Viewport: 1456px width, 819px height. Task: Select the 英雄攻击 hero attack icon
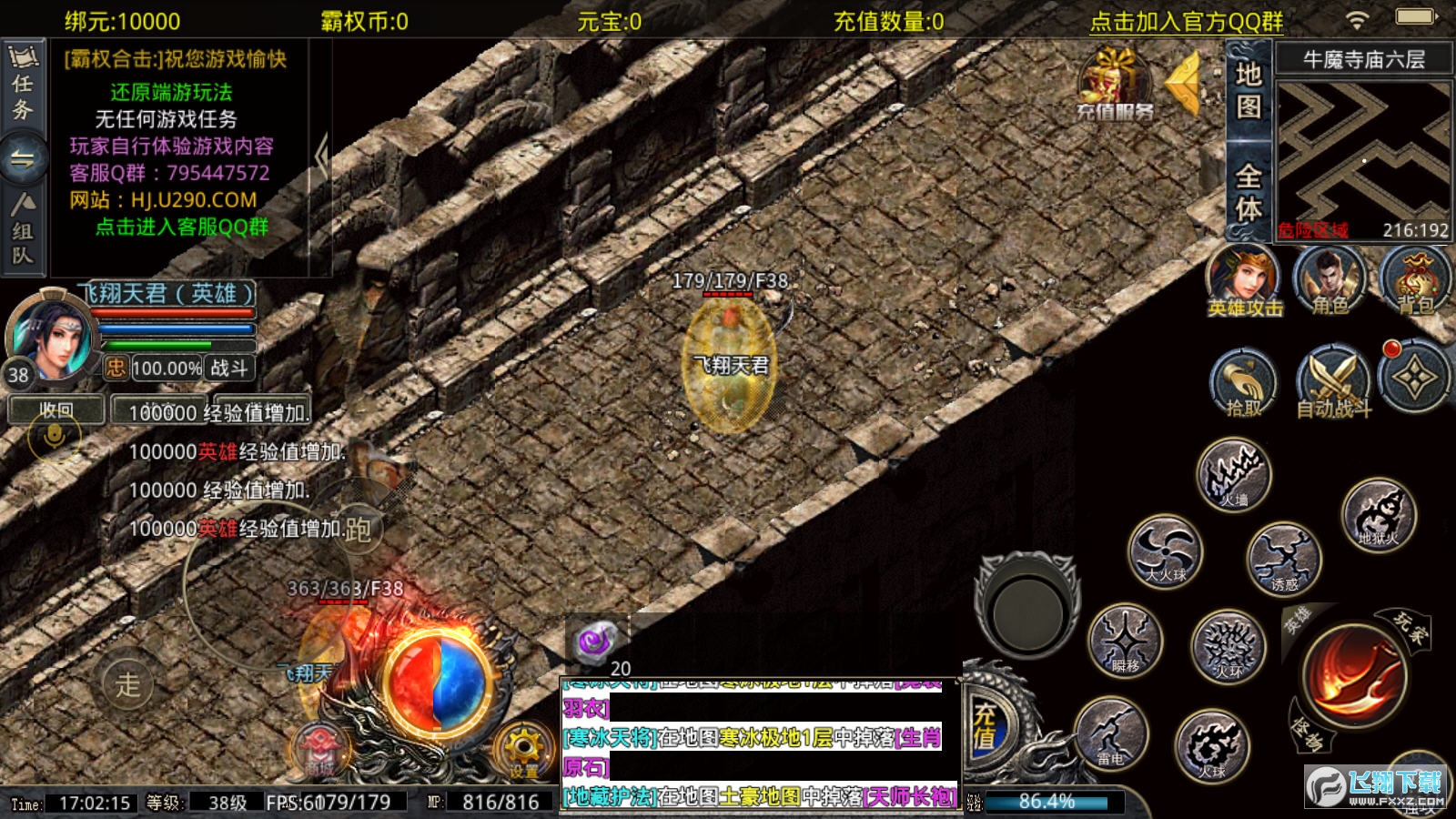coord(1246,282)
